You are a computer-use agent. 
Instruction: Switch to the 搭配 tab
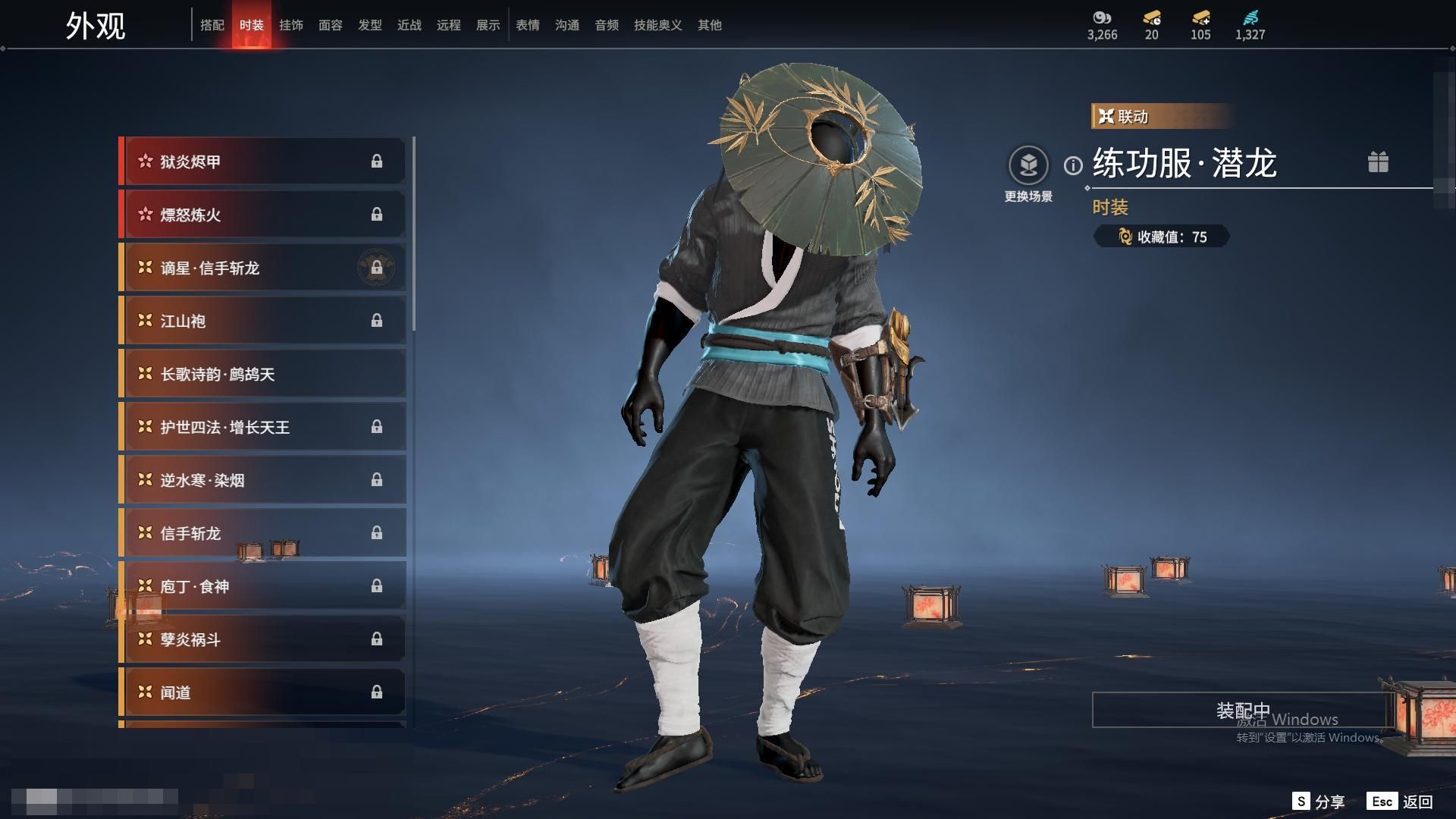pyautogui.click(x=212, y=26)
